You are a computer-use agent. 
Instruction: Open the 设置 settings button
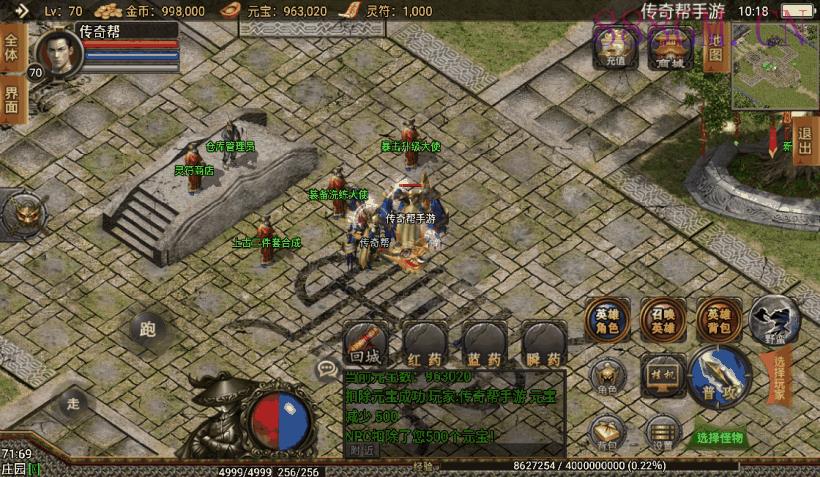tap(660, 430)
